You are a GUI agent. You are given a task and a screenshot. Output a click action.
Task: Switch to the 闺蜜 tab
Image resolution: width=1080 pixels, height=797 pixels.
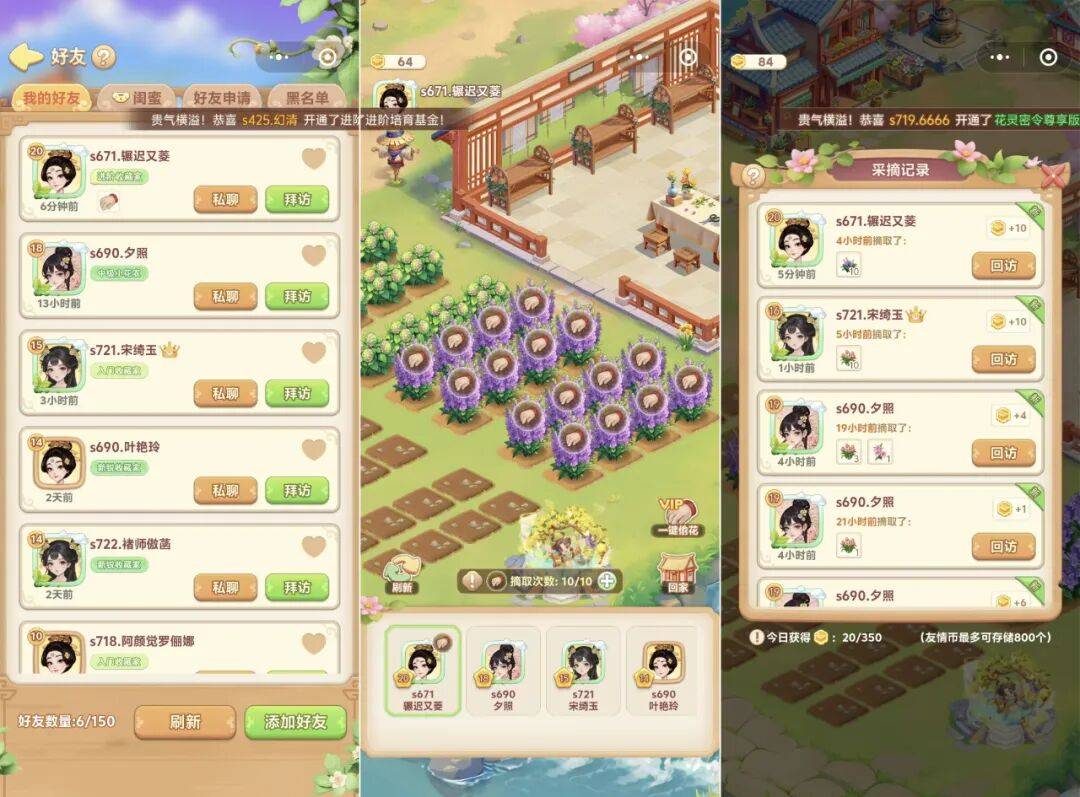pos(136,99)
